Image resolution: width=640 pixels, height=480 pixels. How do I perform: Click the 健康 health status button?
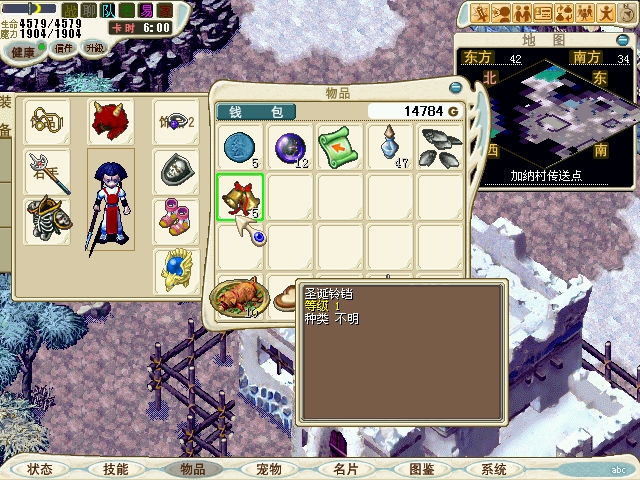coord(23,51)
